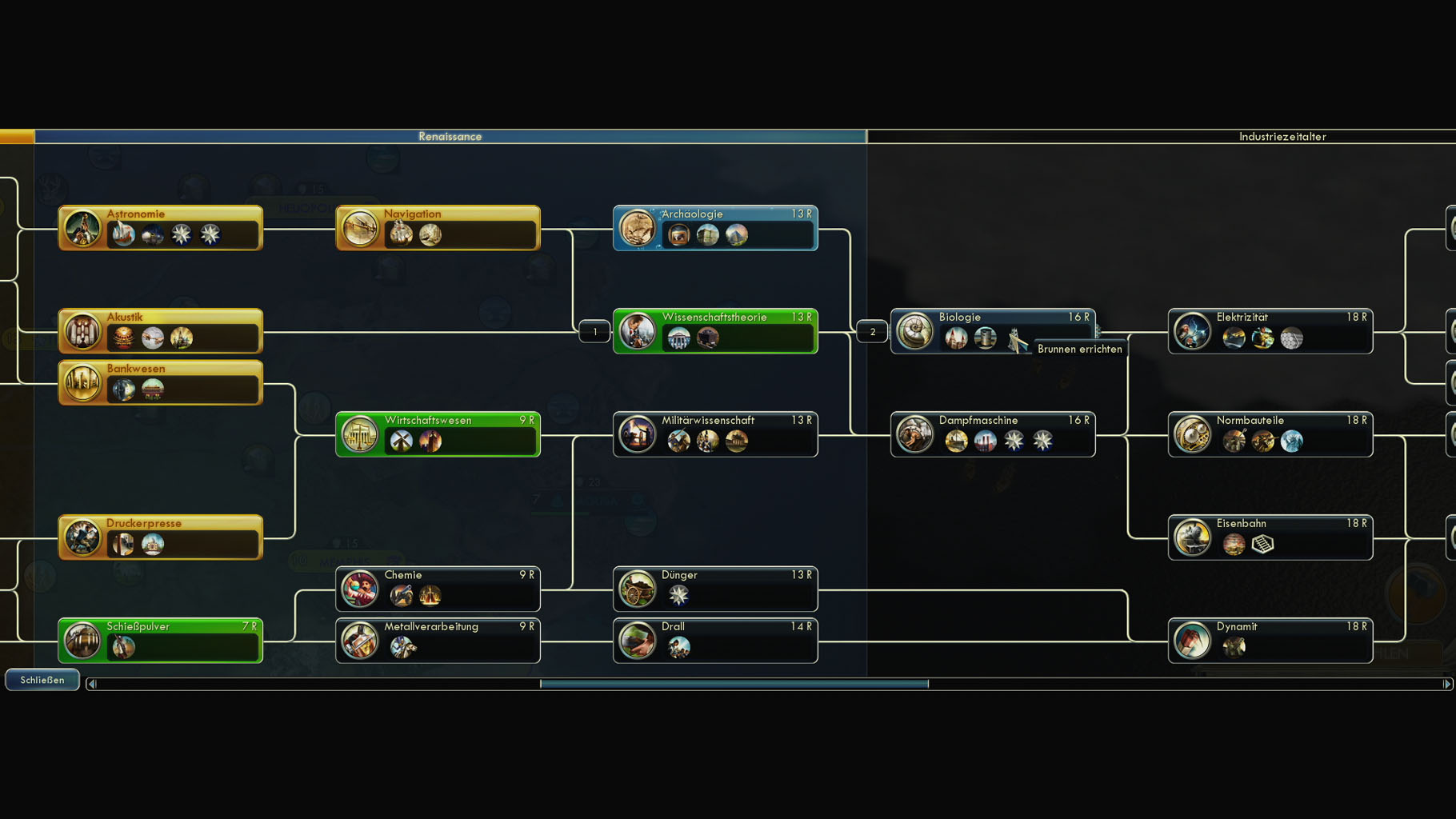Screen dimensions: 1456x819
Task: Click the Schießpulver technology
Action: [160, 641]
